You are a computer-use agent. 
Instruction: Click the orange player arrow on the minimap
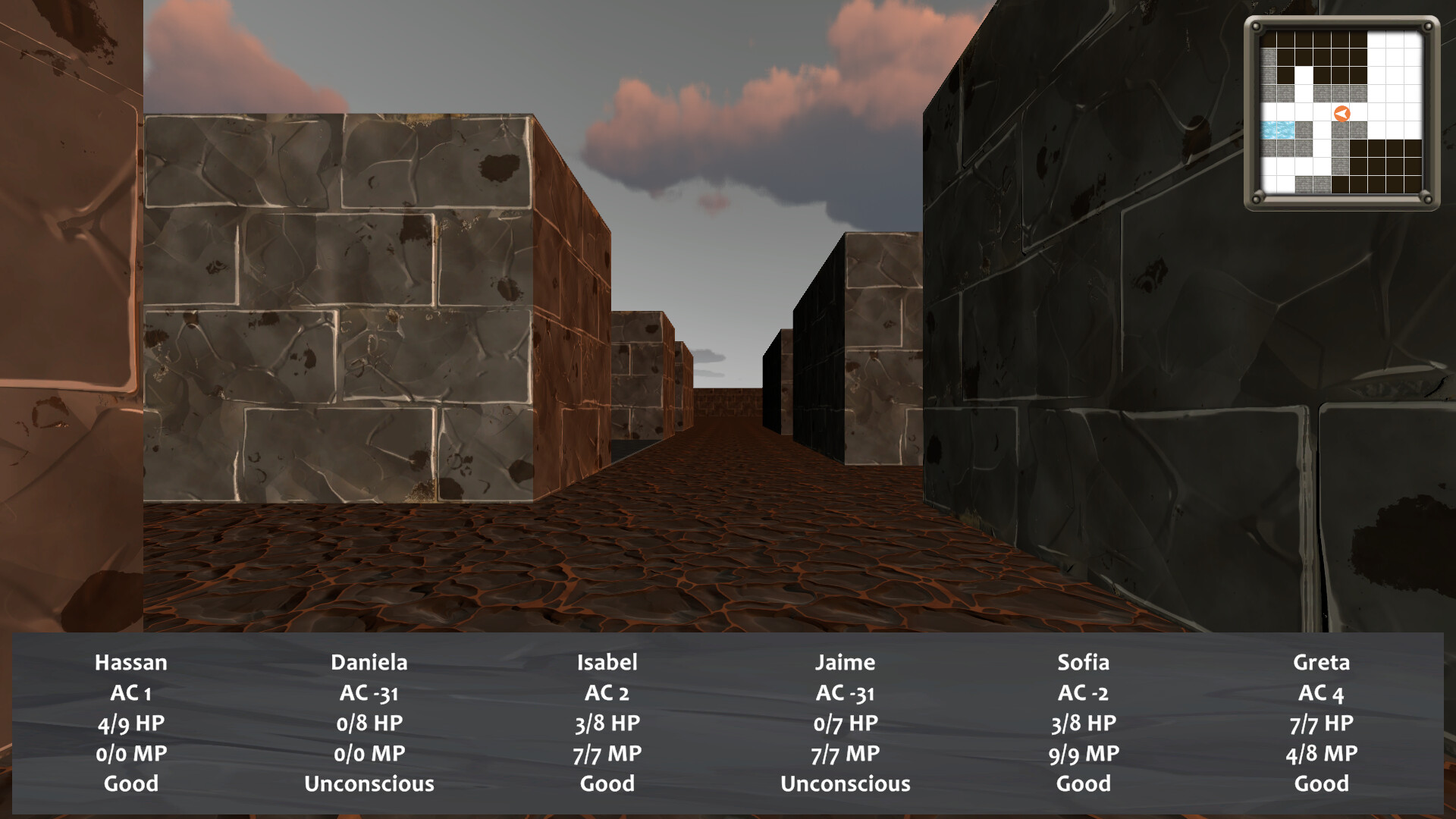[x=1342, y=113]
